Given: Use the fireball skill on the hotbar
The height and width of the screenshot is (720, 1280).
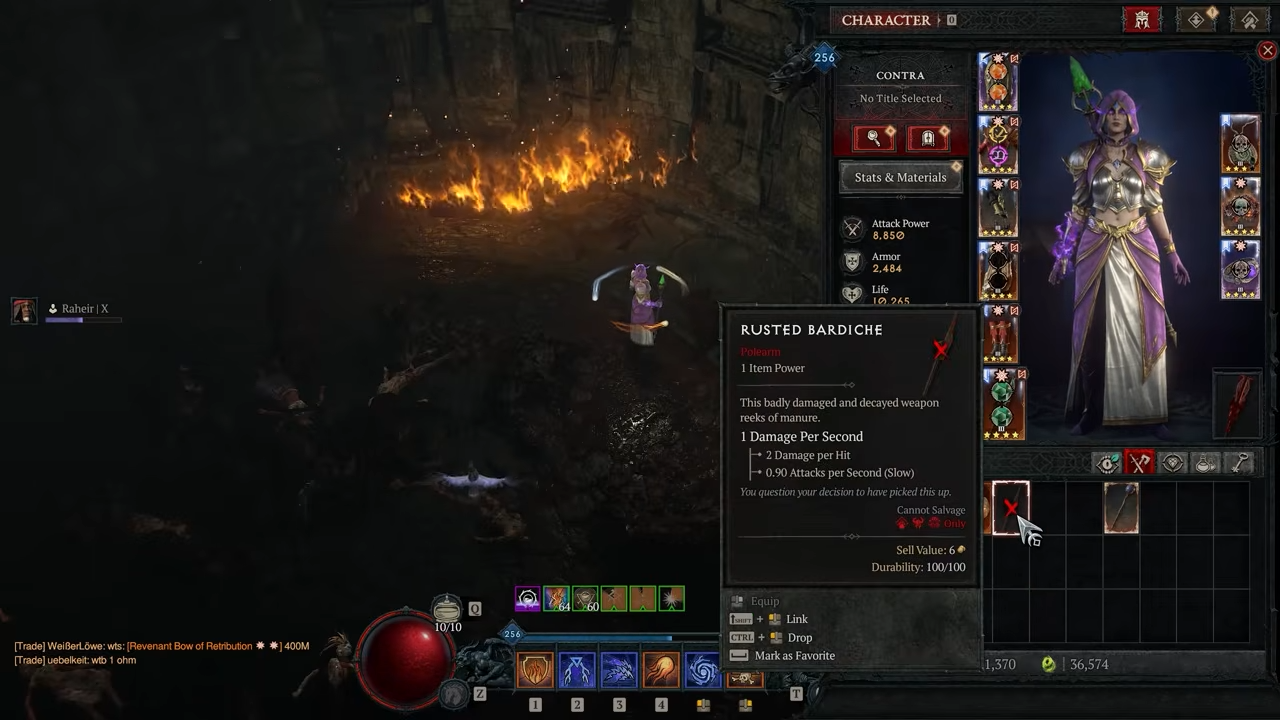Looking at the screenshot, I should [x=661, y=670].
